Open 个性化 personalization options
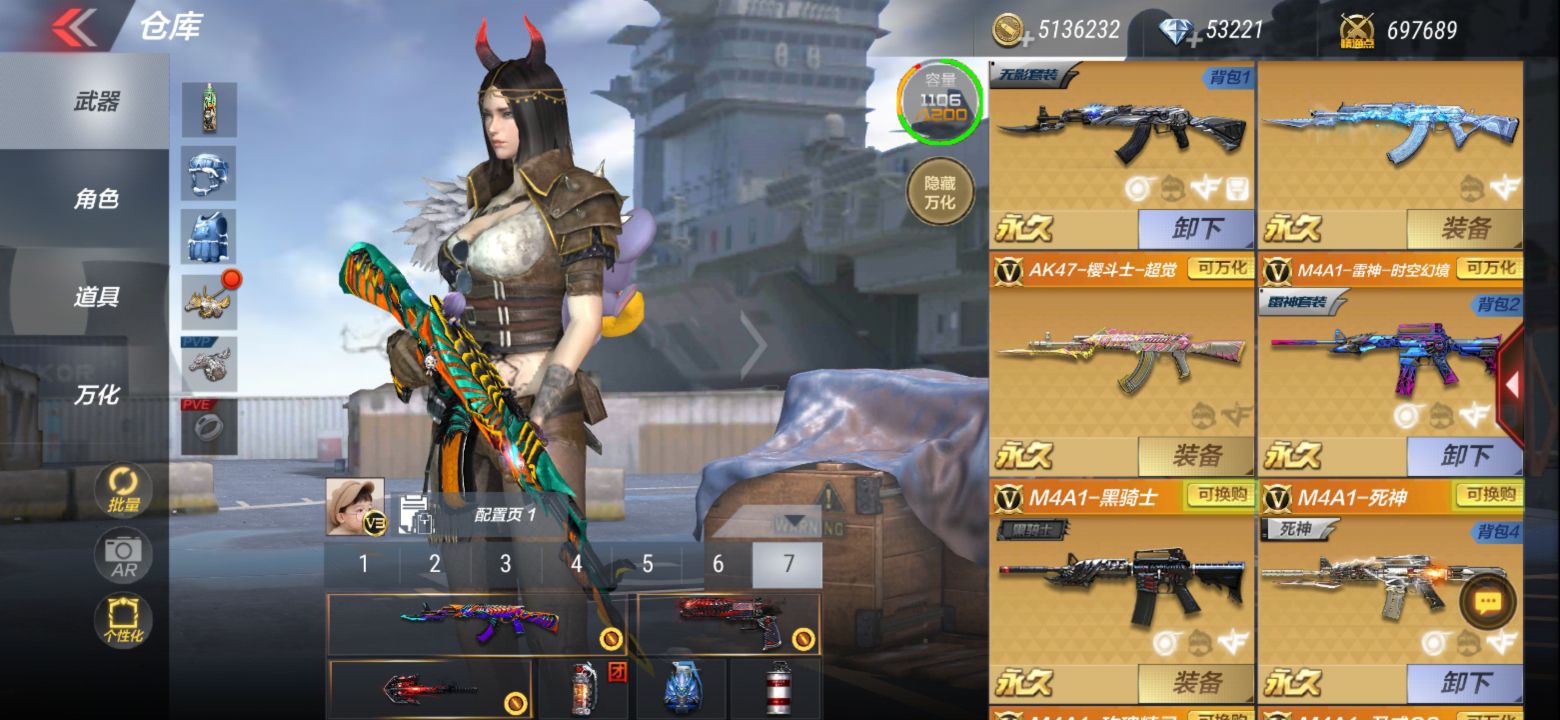Image resolution: width=1560 pixels, height=720 pixels. (124, 620)
